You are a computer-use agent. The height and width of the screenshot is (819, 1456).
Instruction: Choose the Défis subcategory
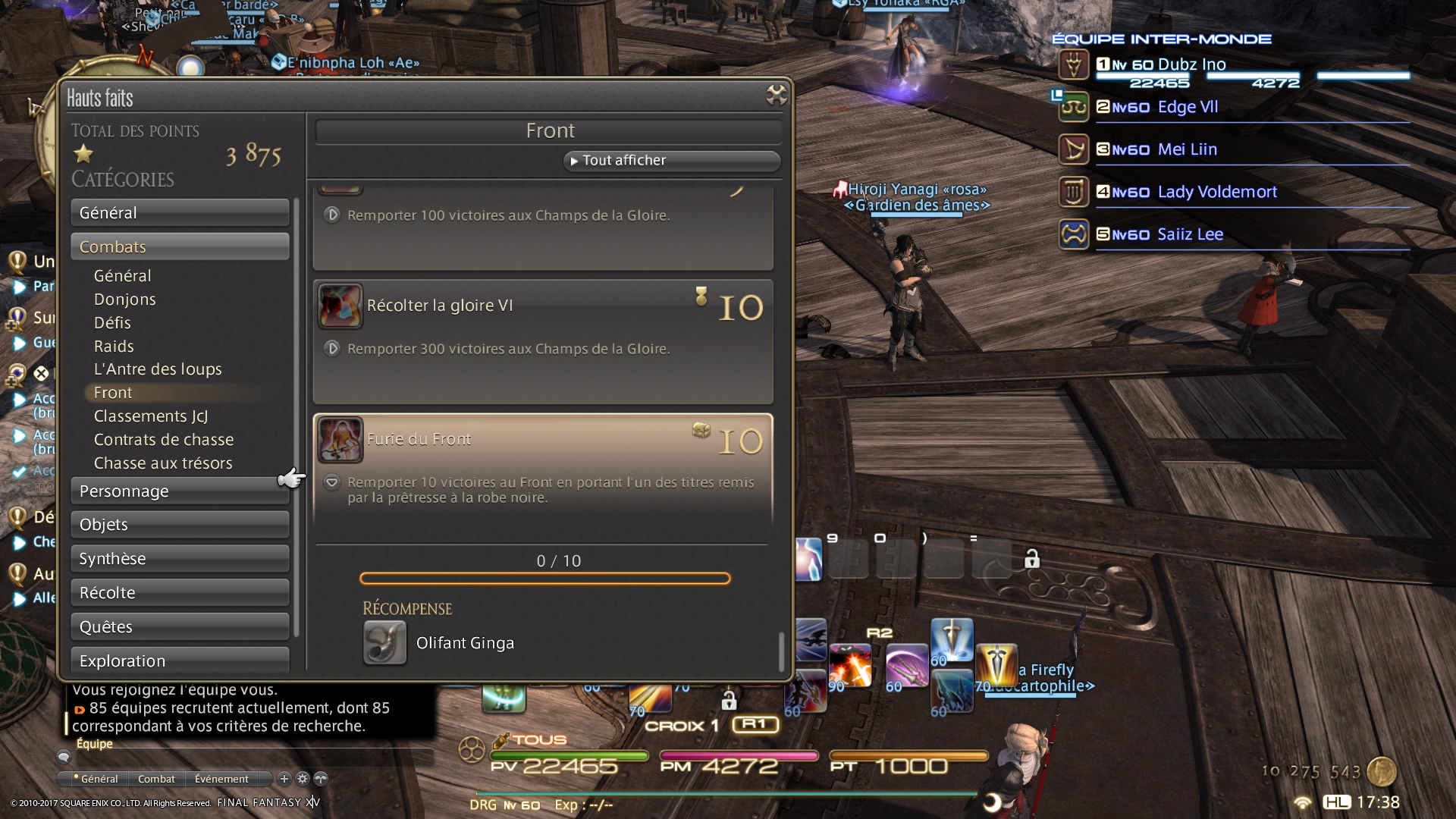pyautogui.click(x=112, y=323)
